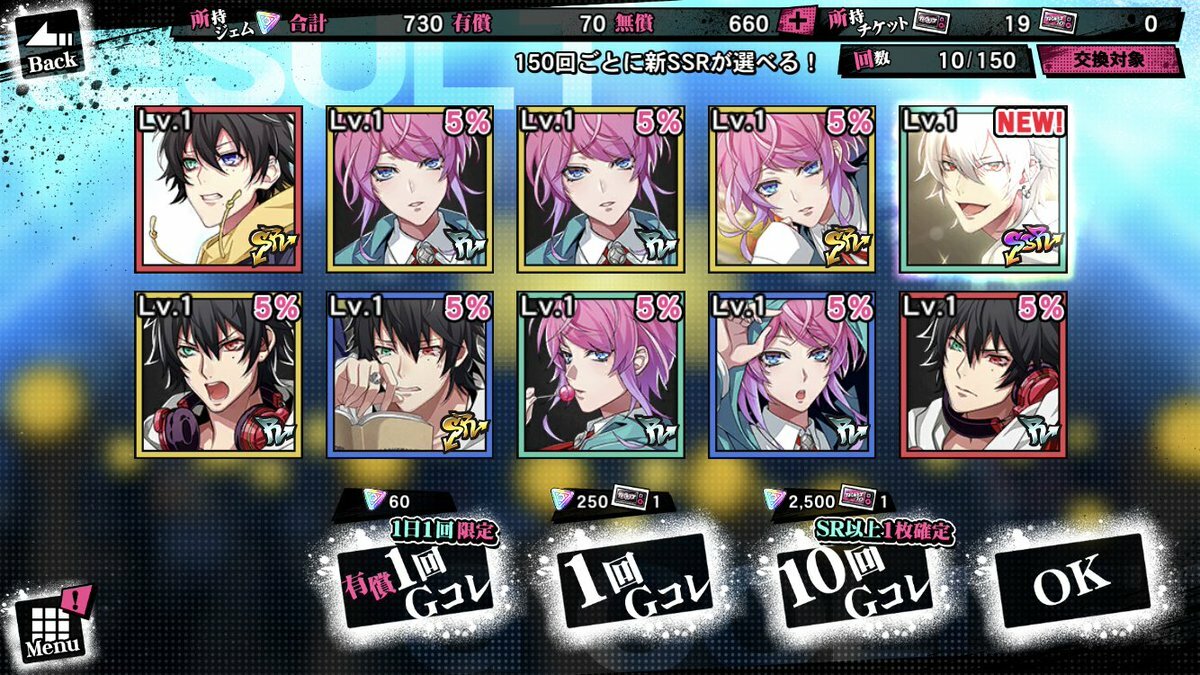Select the card of boy in yellow hoodie
The image size is (1200, 675).
(218, 189)
